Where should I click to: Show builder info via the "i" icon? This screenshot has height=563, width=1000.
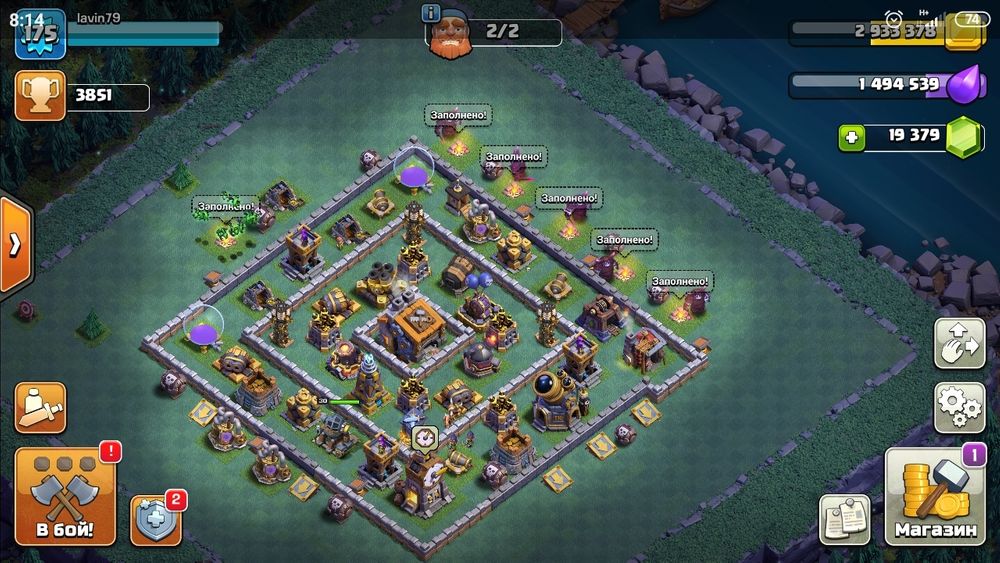point(431,13)
